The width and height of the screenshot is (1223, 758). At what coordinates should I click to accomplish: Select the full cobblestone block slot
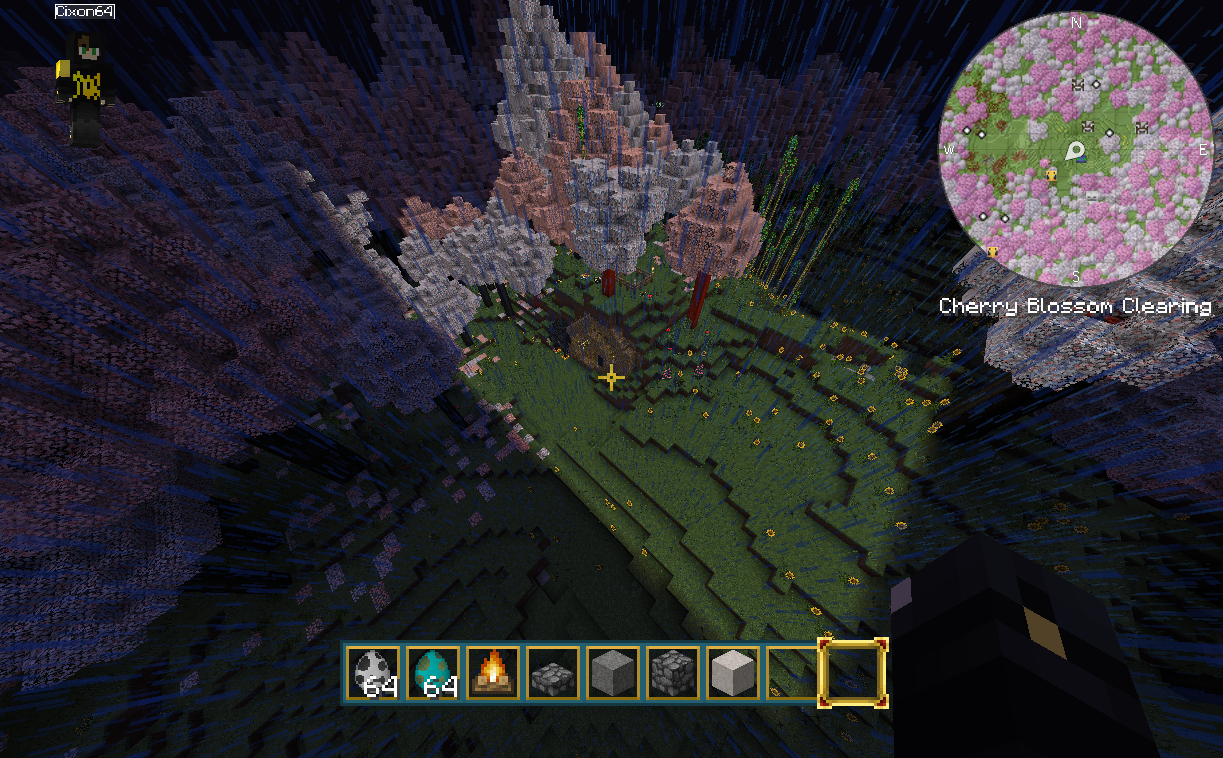pos(673,672)
